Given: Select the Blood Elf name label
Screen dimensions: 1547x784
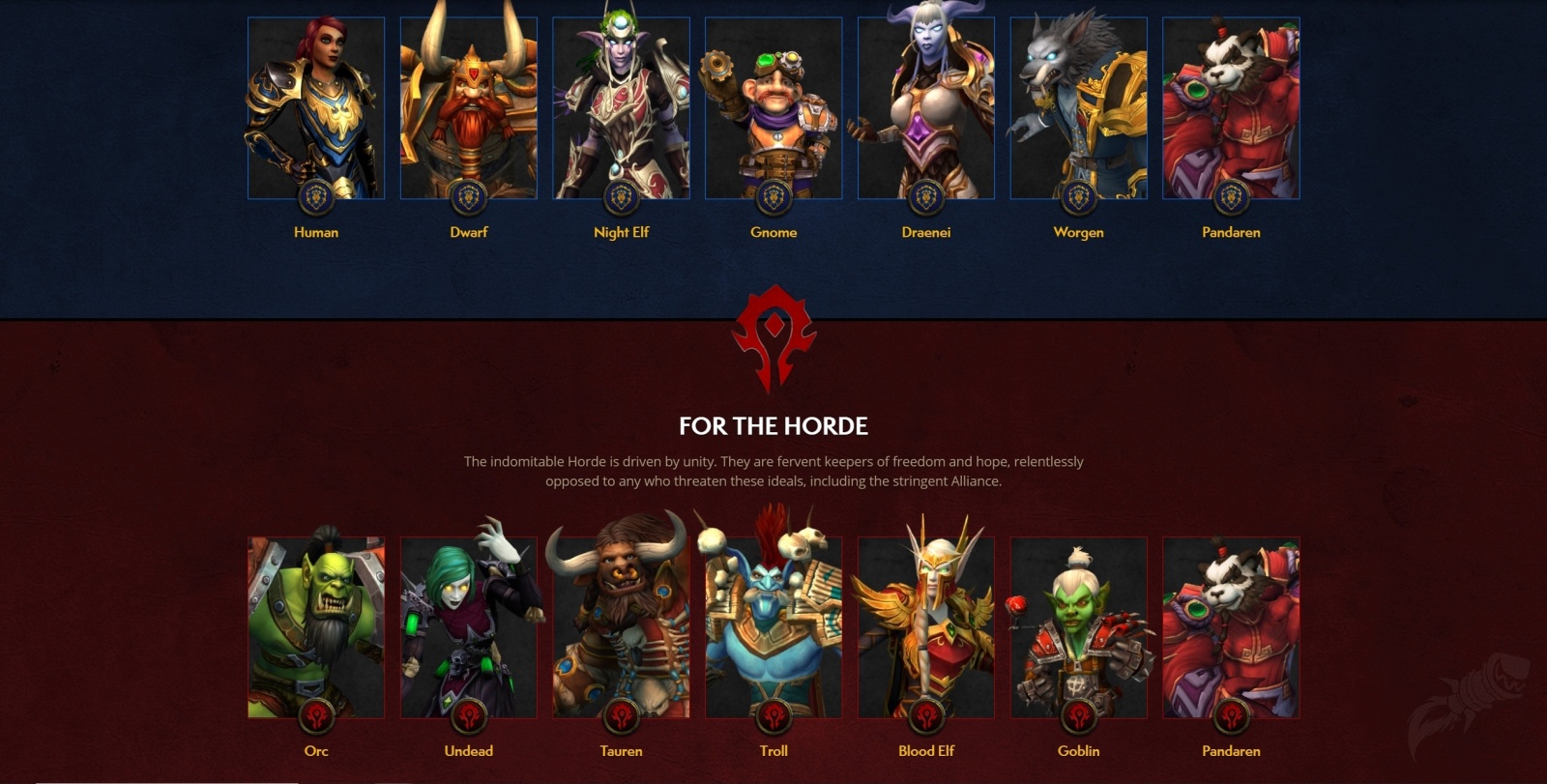Looking at the screenshot, I should pyautogui.click(x=925, y=750).
